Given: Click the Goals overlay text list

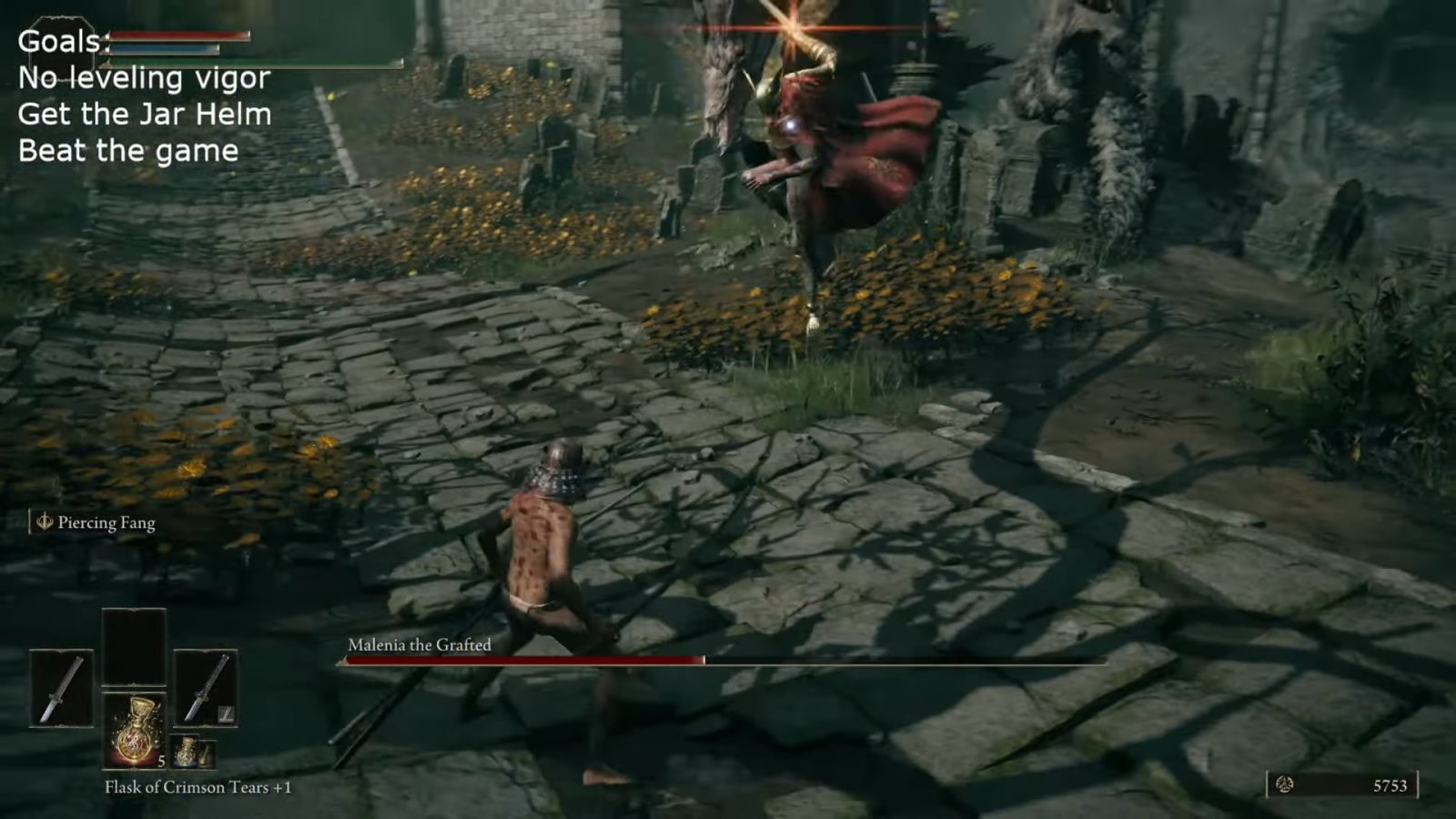Looking at the screenshot, I should [x=144, y=96].
